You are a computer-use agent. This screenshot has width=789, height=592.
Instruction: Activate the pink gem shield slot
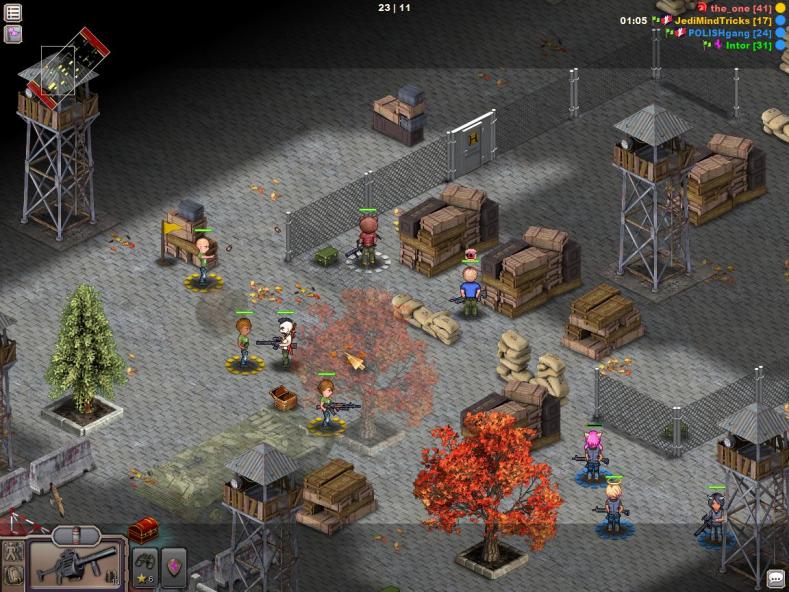coord(174,566)
